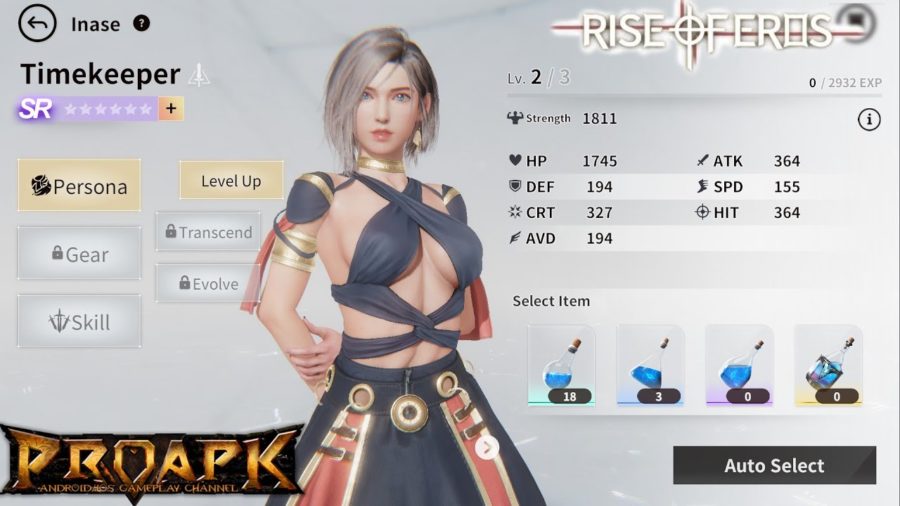Select the potion with 18 count
This screenshot has width=900, height=506.
tap(561, 365)
